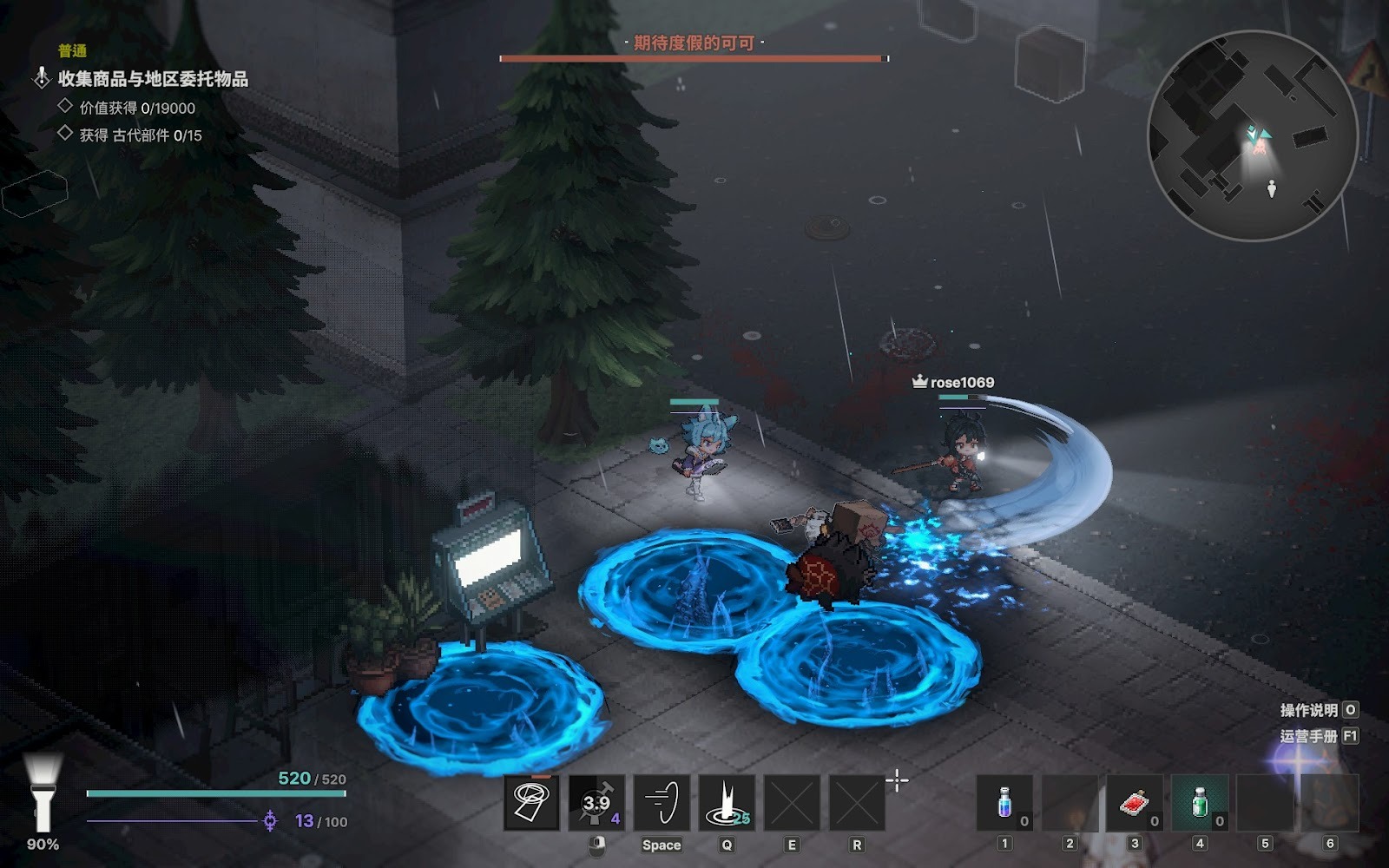Viewport: 1389px width, 868px height.
Task: Click the crown icon next to rose1069
Action: pyautogui.click(x=918, y=379)
